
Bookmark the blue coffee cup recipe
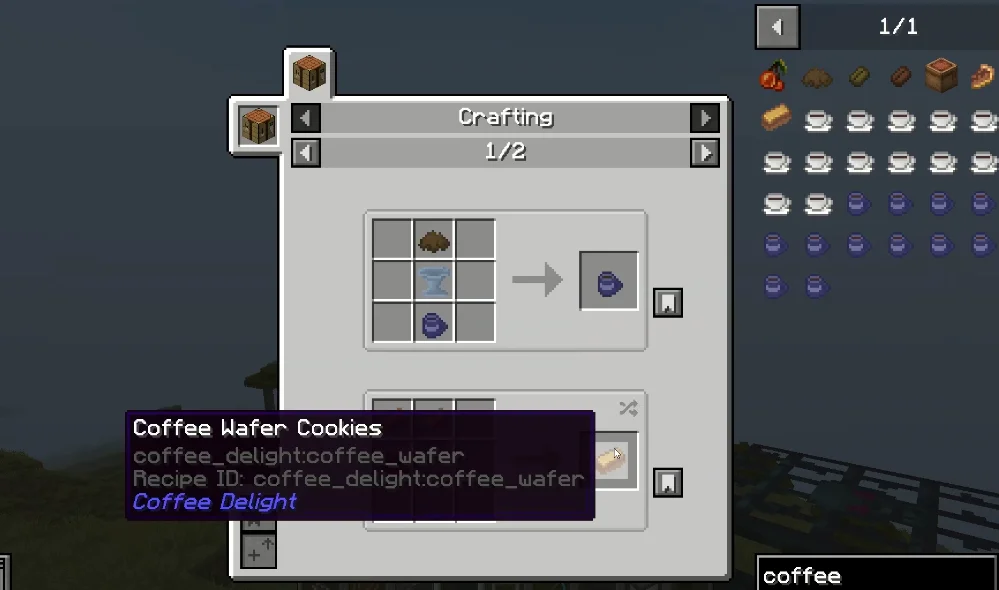pyautogui.click(x=668, y=302)
